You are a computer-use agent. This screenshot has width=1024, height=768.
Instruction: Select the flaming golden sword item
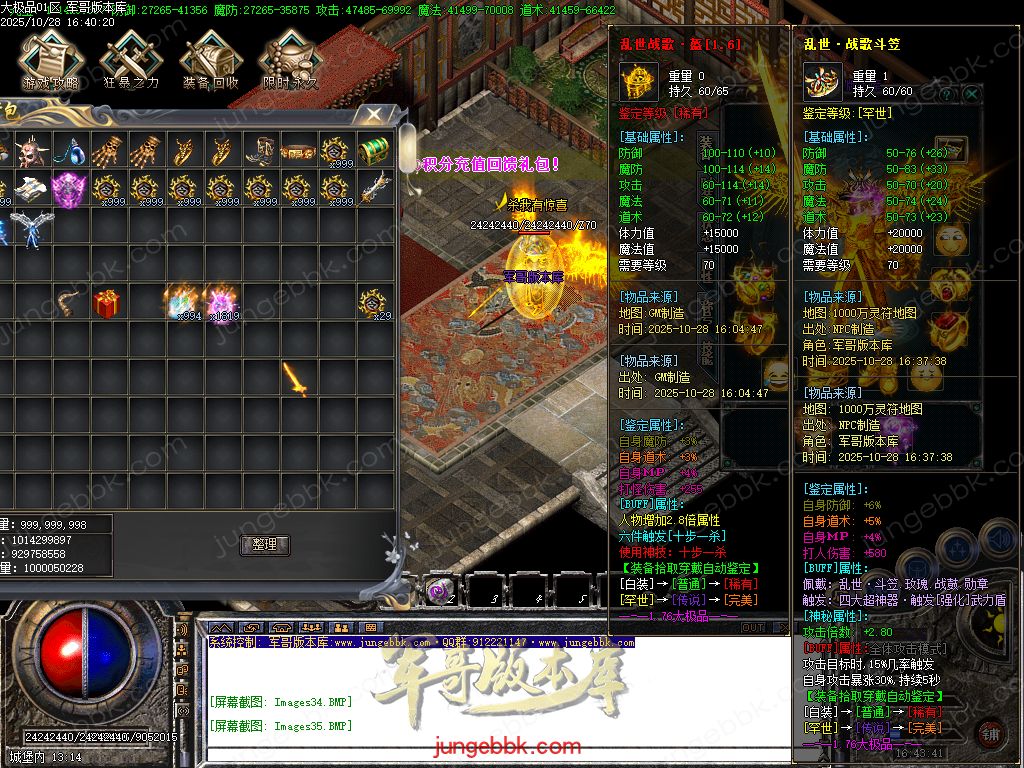296,378
